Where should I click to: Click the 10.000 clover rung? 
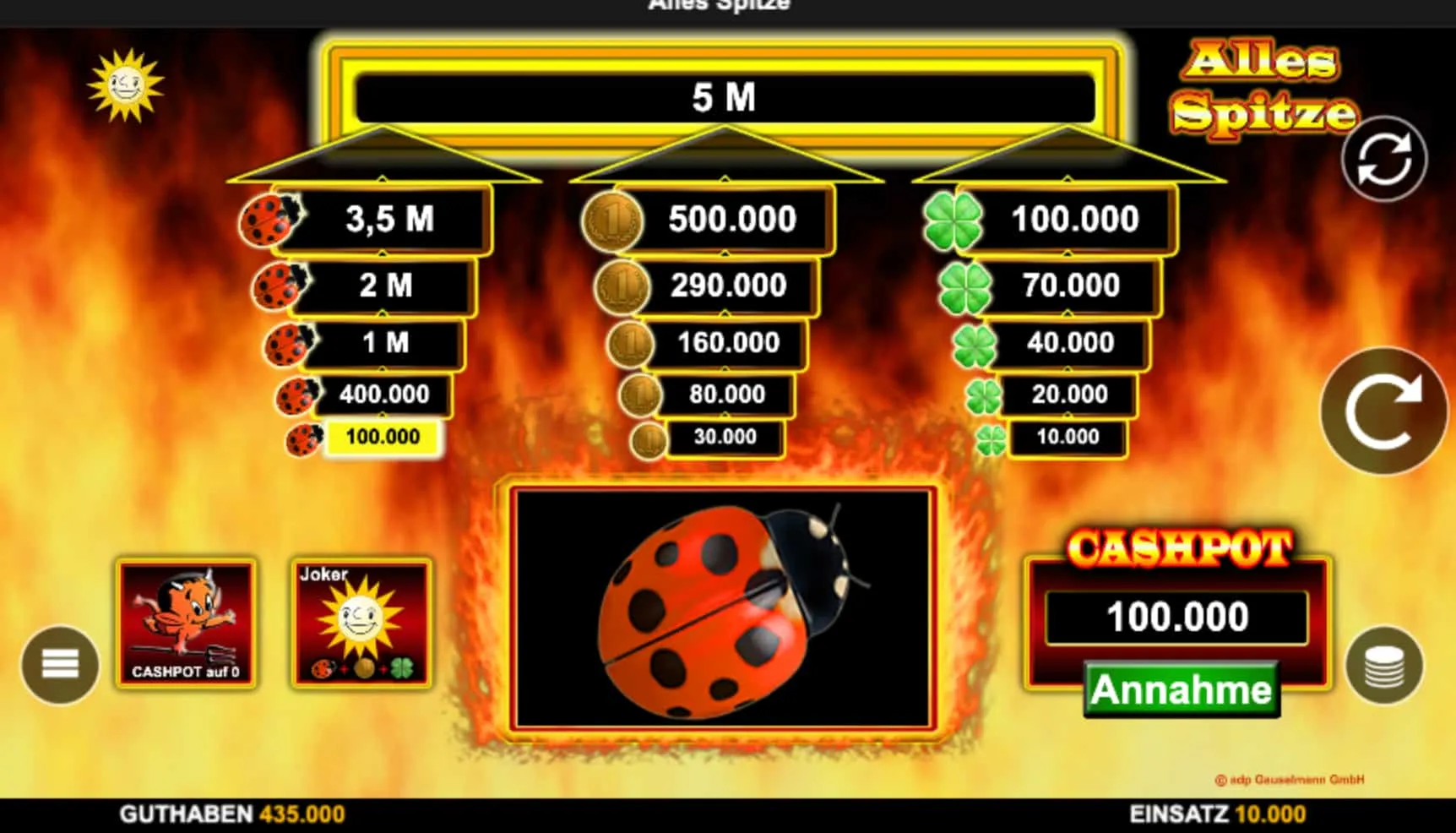coord(1066,438)
